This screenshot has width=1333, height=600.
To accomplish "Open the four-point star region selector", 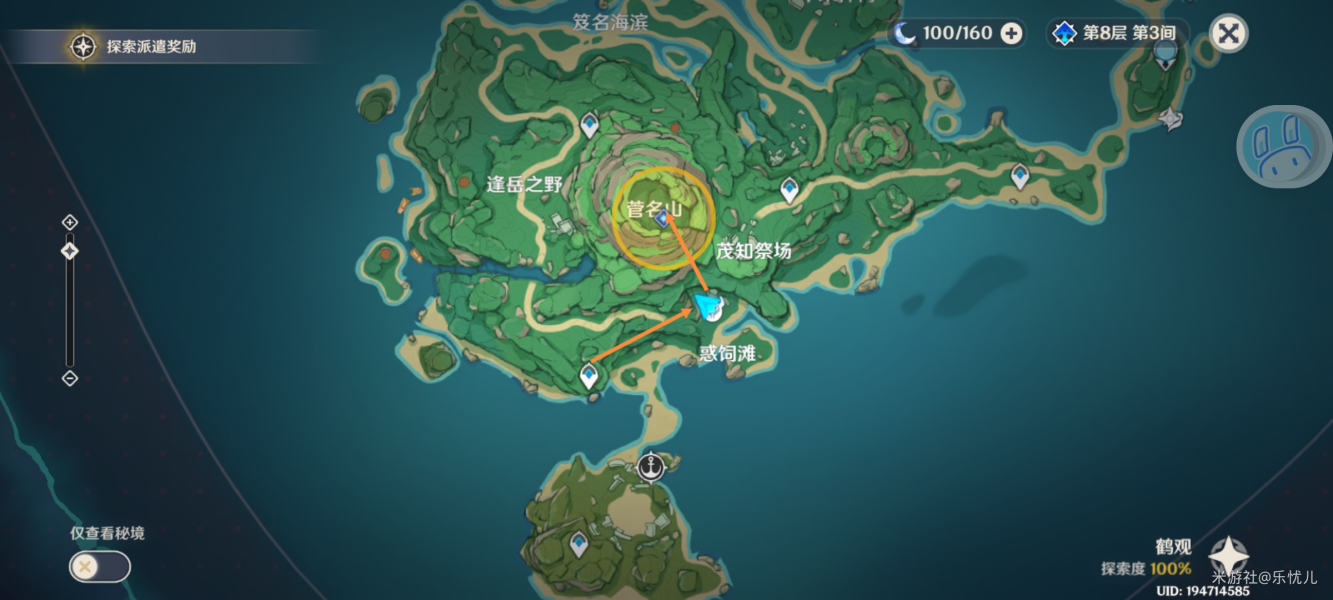I will tap(1228, 557).
